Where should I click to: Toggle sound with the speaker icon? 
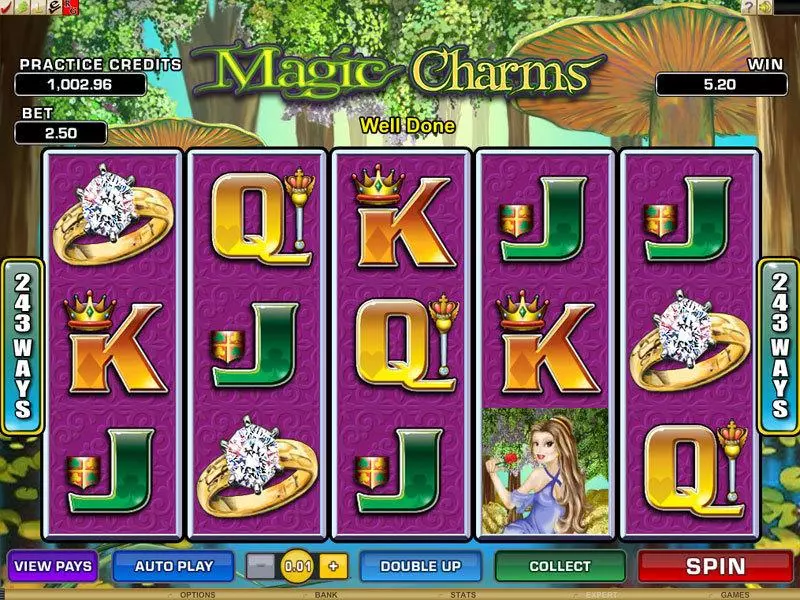click(765, 7)
